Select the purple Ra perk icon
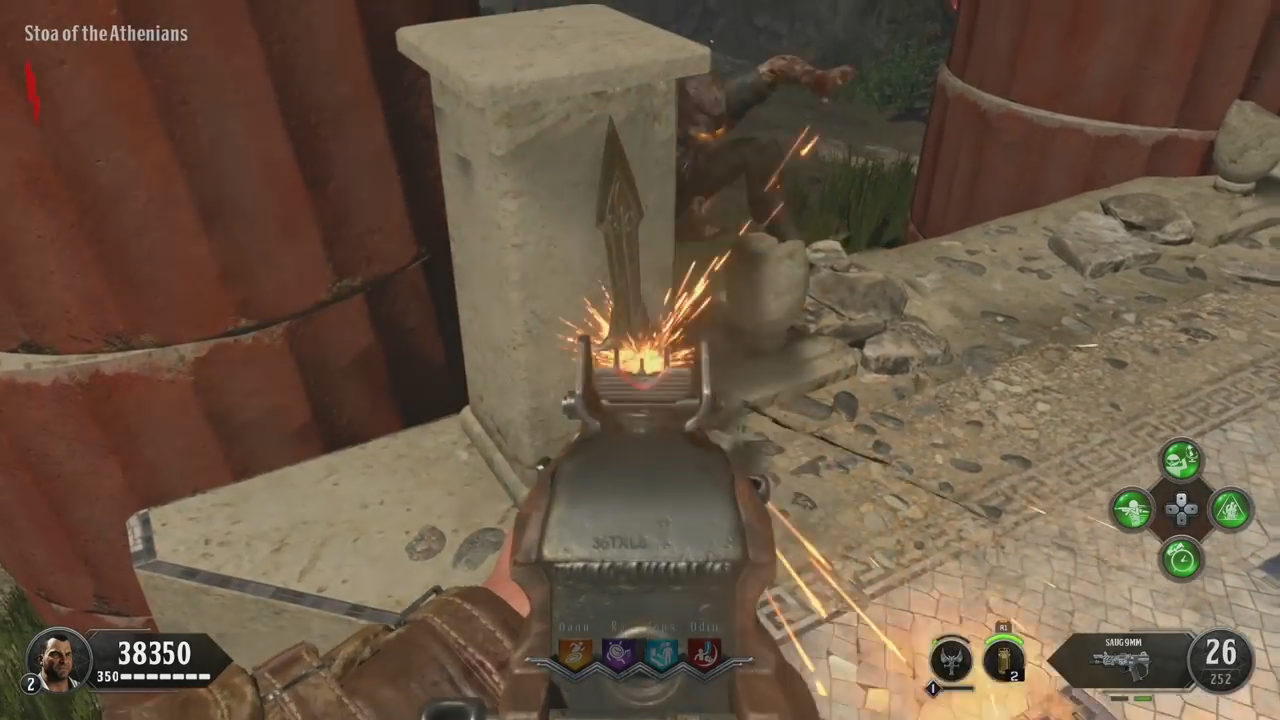Image resolution: width=1280 pixels, height=720 pixels. (x=619, y=654)
